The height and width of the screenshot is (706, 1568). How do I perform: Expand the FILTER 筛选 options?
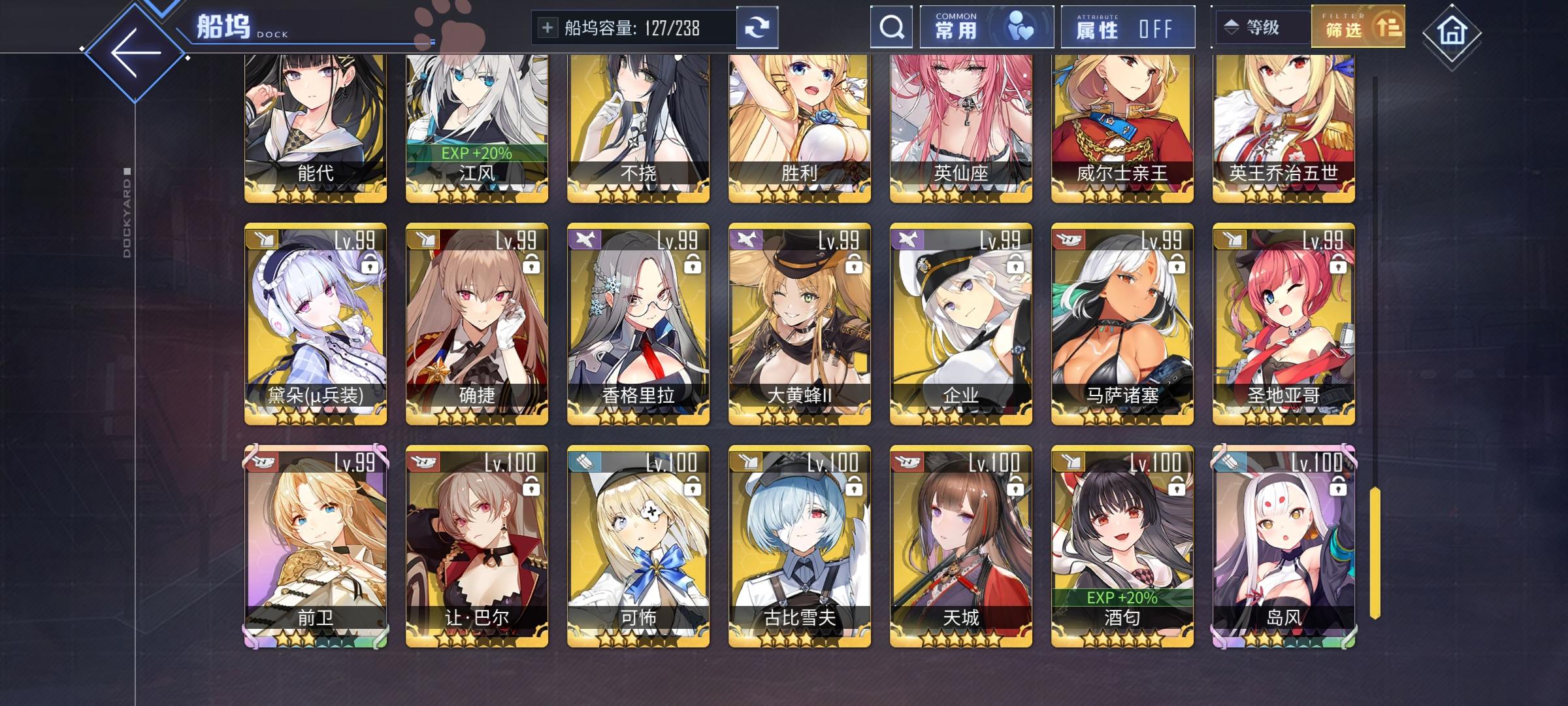1356,27
